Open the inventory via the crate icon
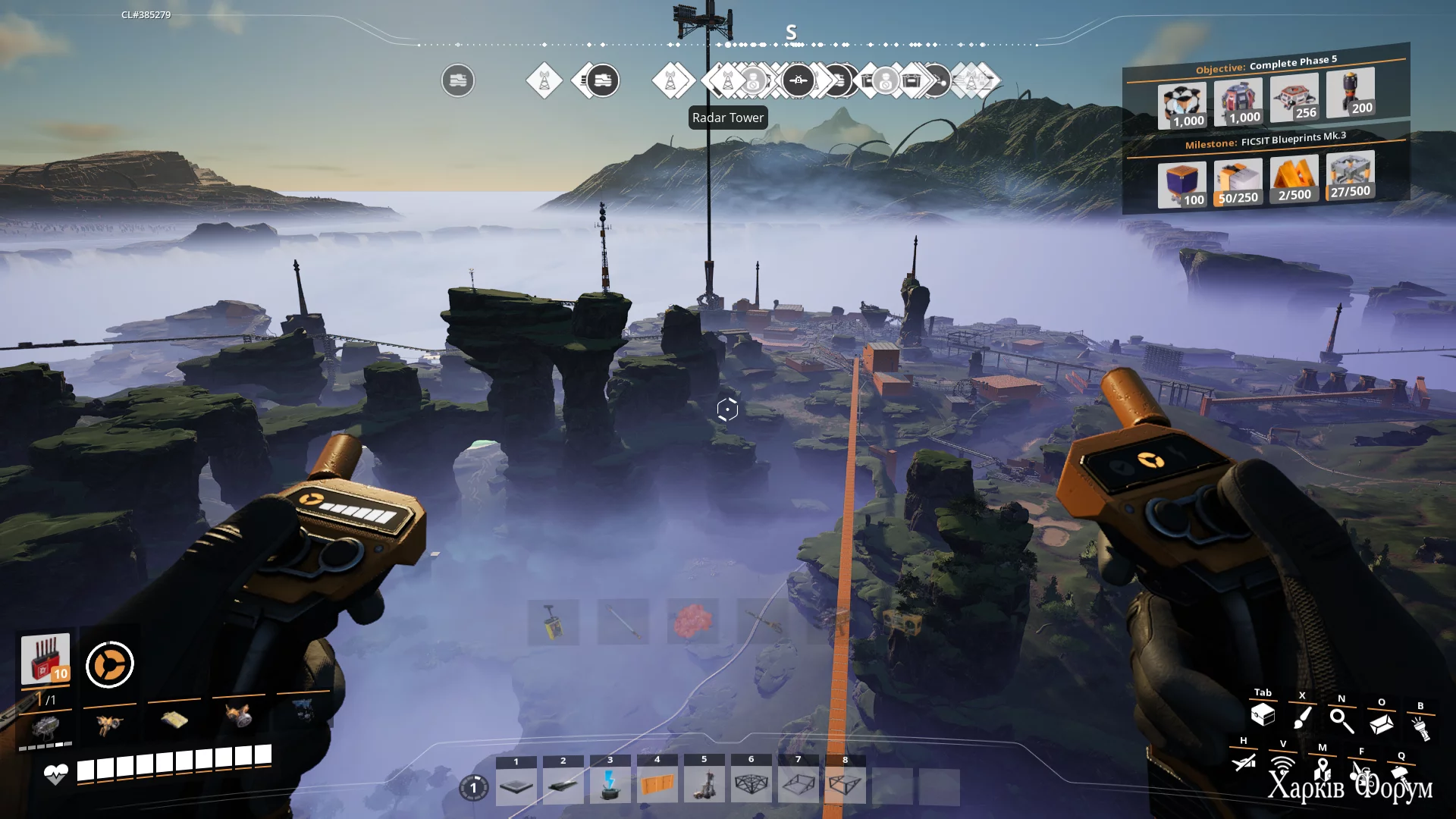The width and height of the screenshot is (1456, 819). point(1263,714)
